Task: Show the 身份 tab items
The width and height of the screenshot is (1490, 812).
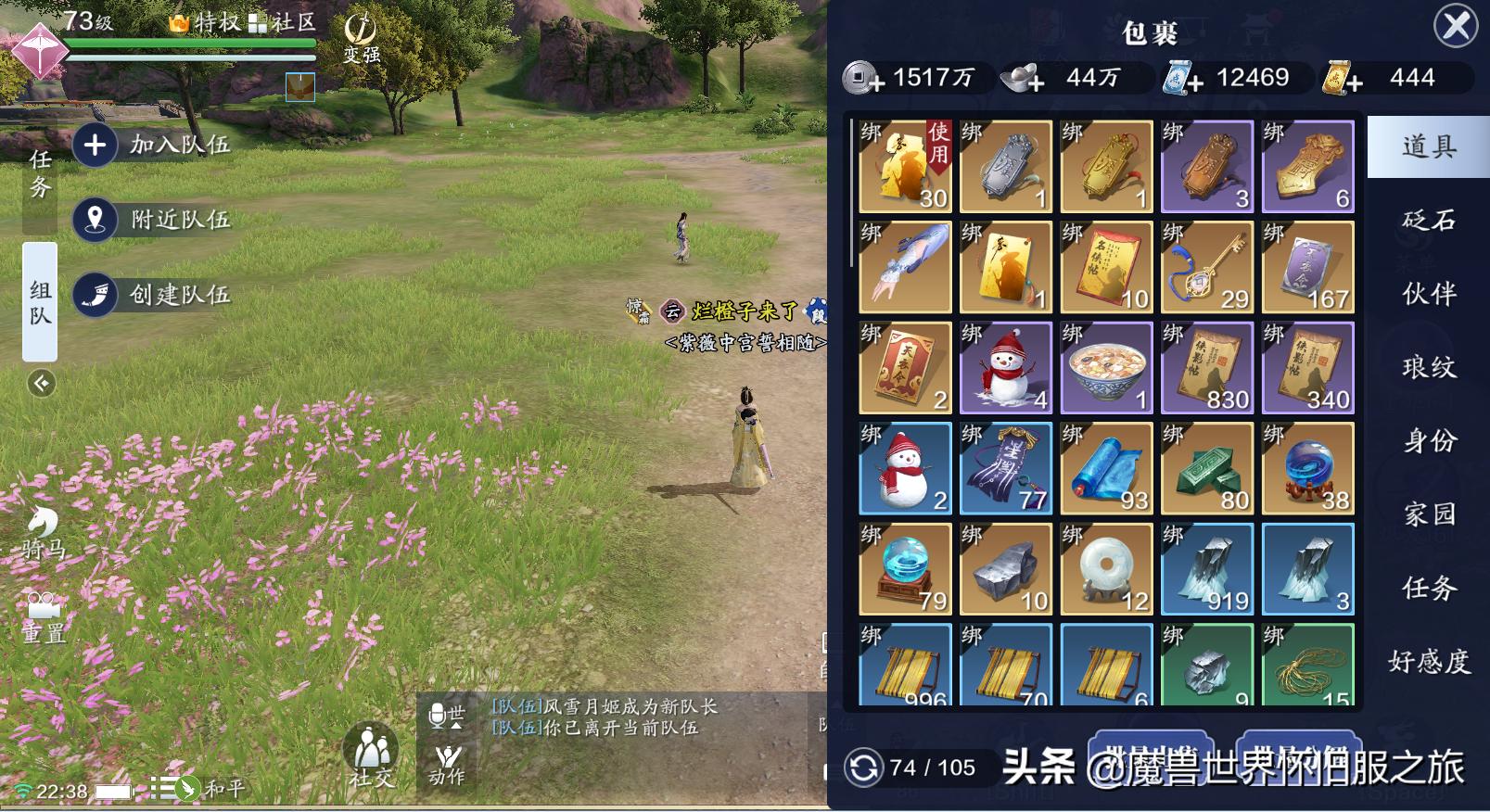Action: pyautogui.click(x=1428, y=440)
